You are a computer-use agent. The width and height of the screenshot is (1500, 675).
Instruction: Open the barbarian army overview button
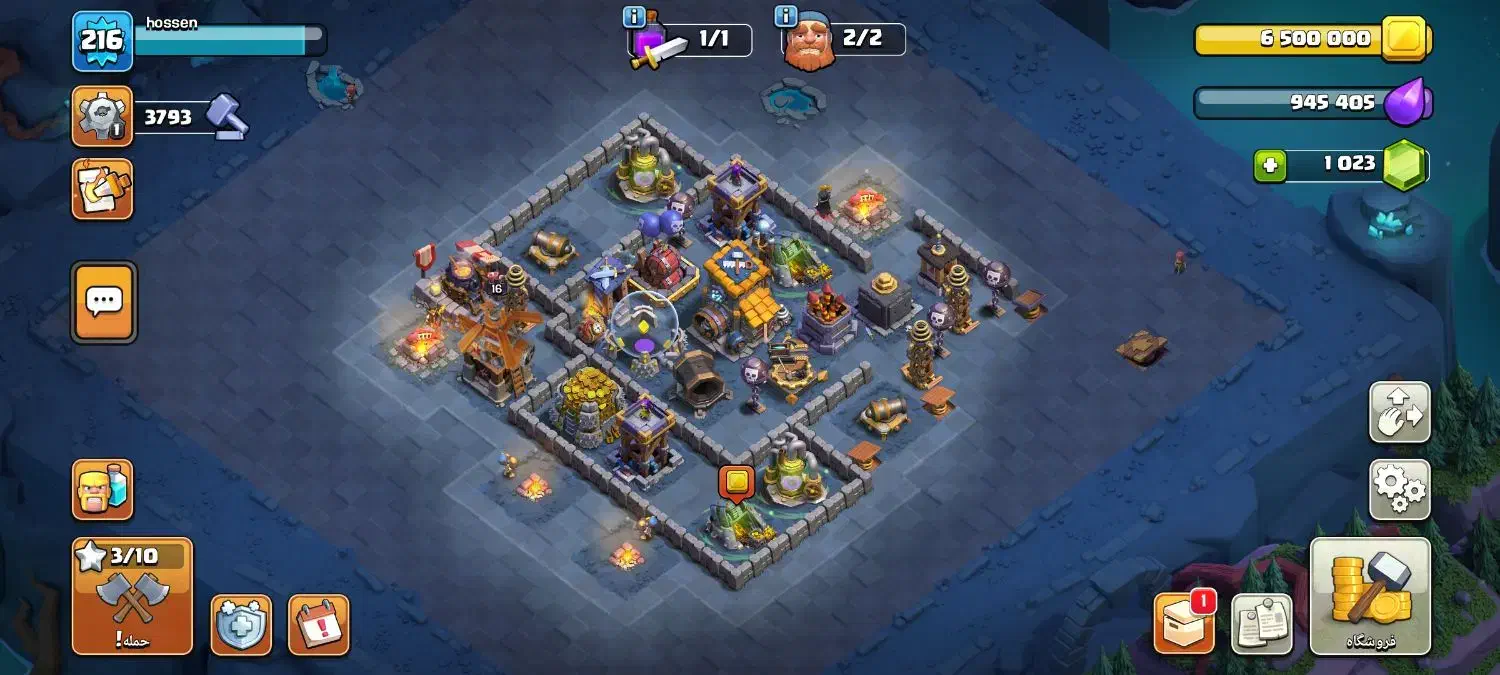point(102,490)
